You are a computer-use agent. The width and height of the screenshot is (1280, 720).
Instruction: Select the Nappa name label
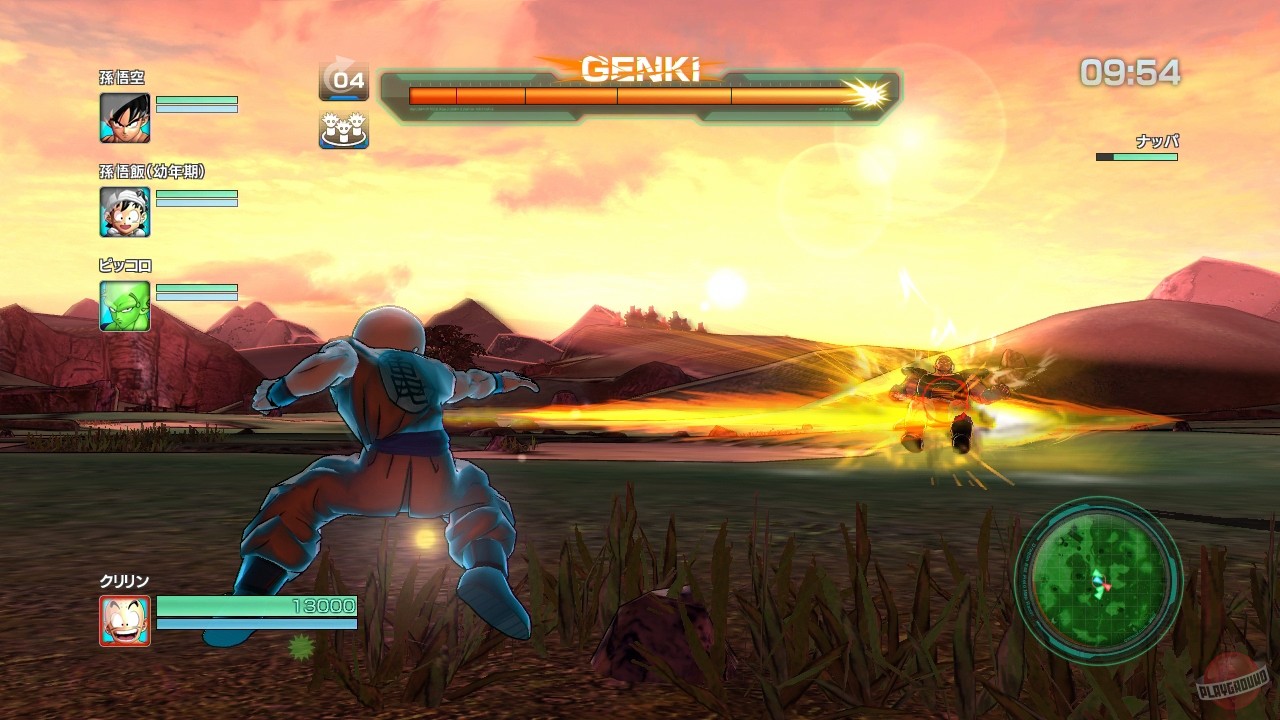(x=1159, y=142)
